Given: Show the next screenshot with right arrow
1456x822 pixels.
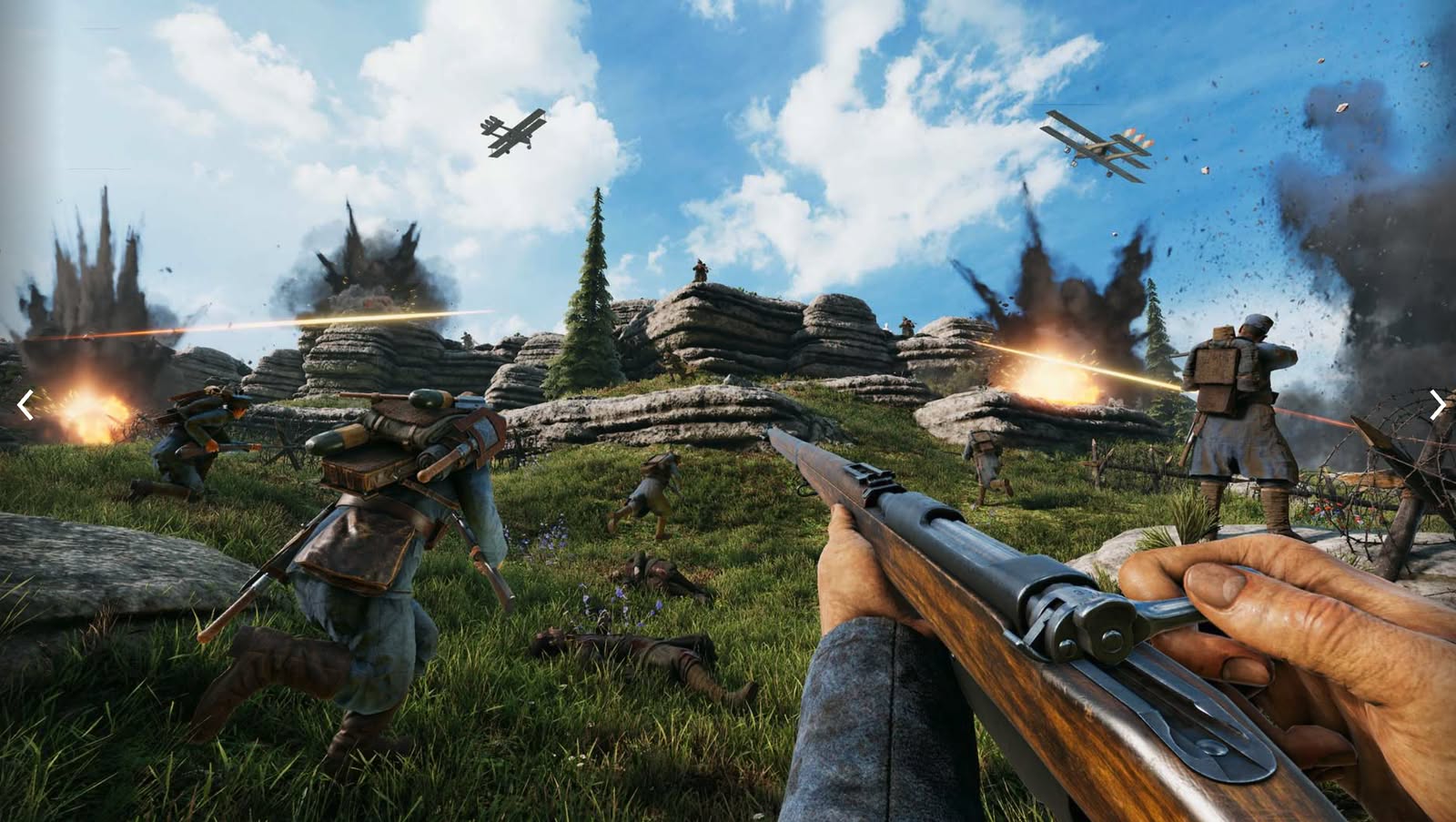Looking at the screenshot, I should (x=1437, y=405).
